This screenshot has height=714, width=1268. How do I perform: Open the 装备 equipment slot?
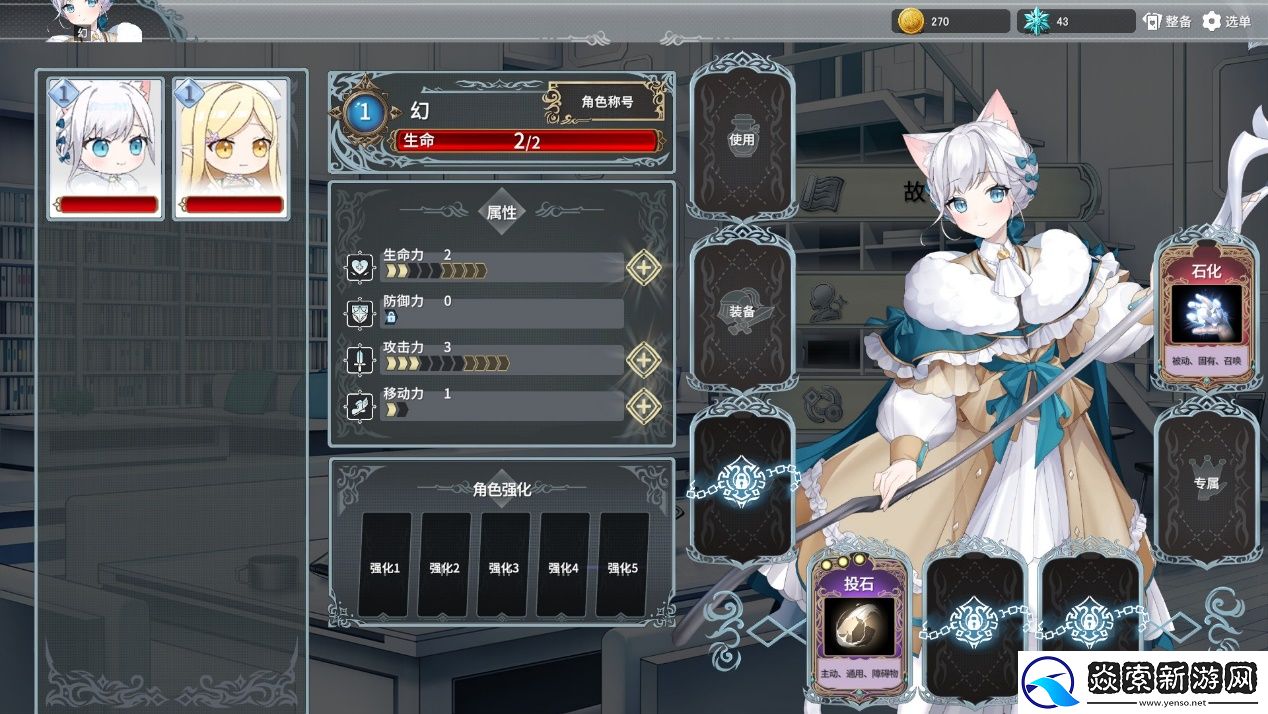click(741, 312)
